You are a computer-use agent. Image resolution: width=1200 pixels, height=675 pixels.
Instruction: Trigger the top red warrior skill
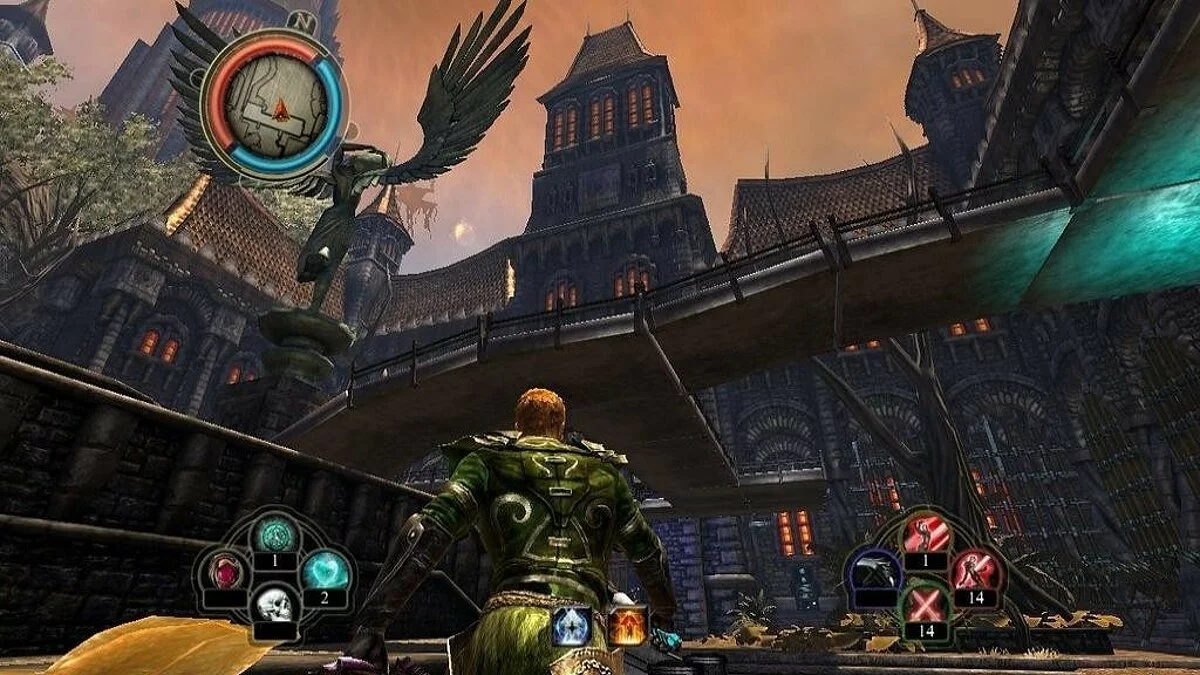coord(926,535)
